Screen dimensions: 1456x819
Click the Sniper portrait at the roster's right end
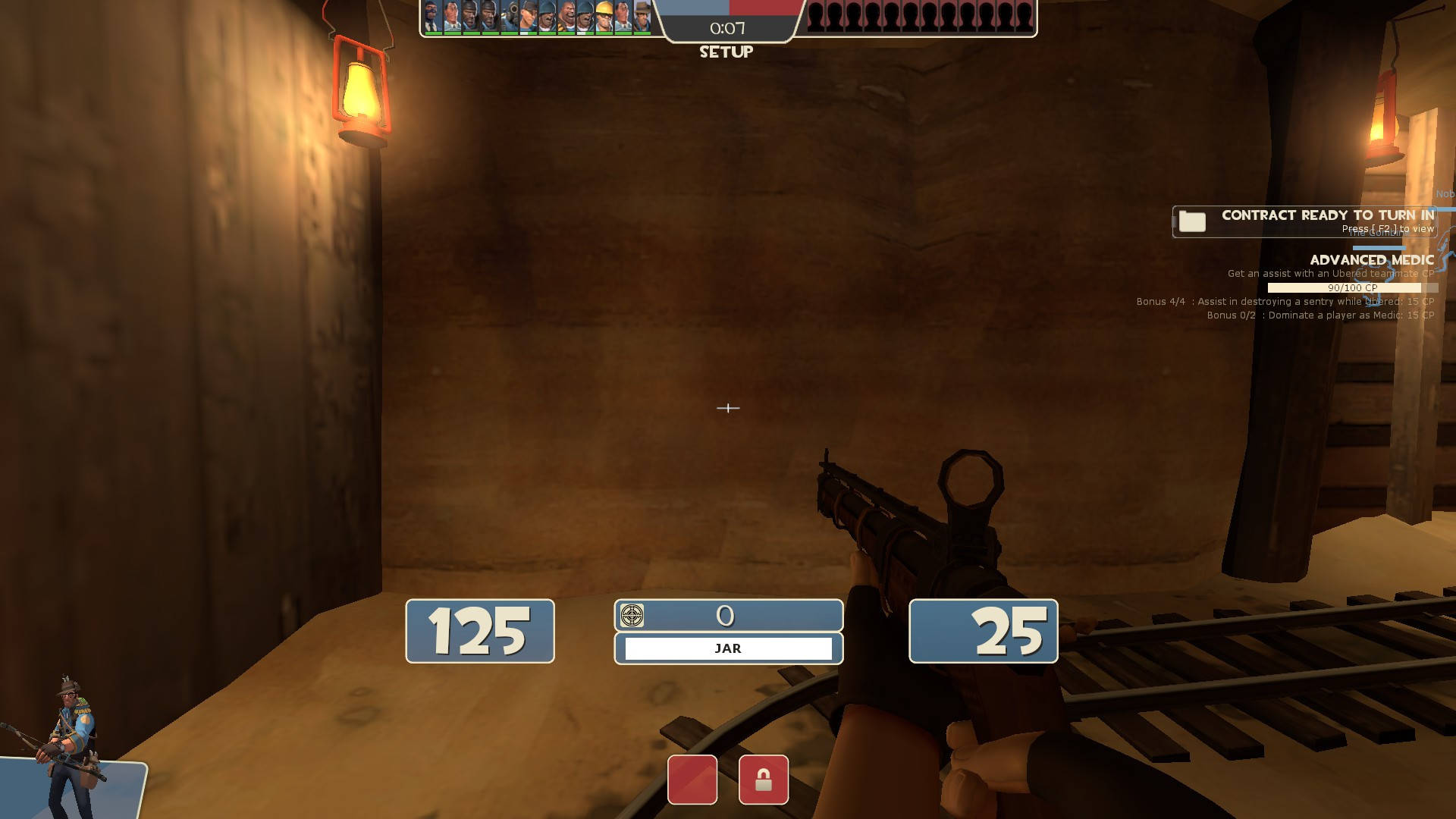[x=641, y=15]
